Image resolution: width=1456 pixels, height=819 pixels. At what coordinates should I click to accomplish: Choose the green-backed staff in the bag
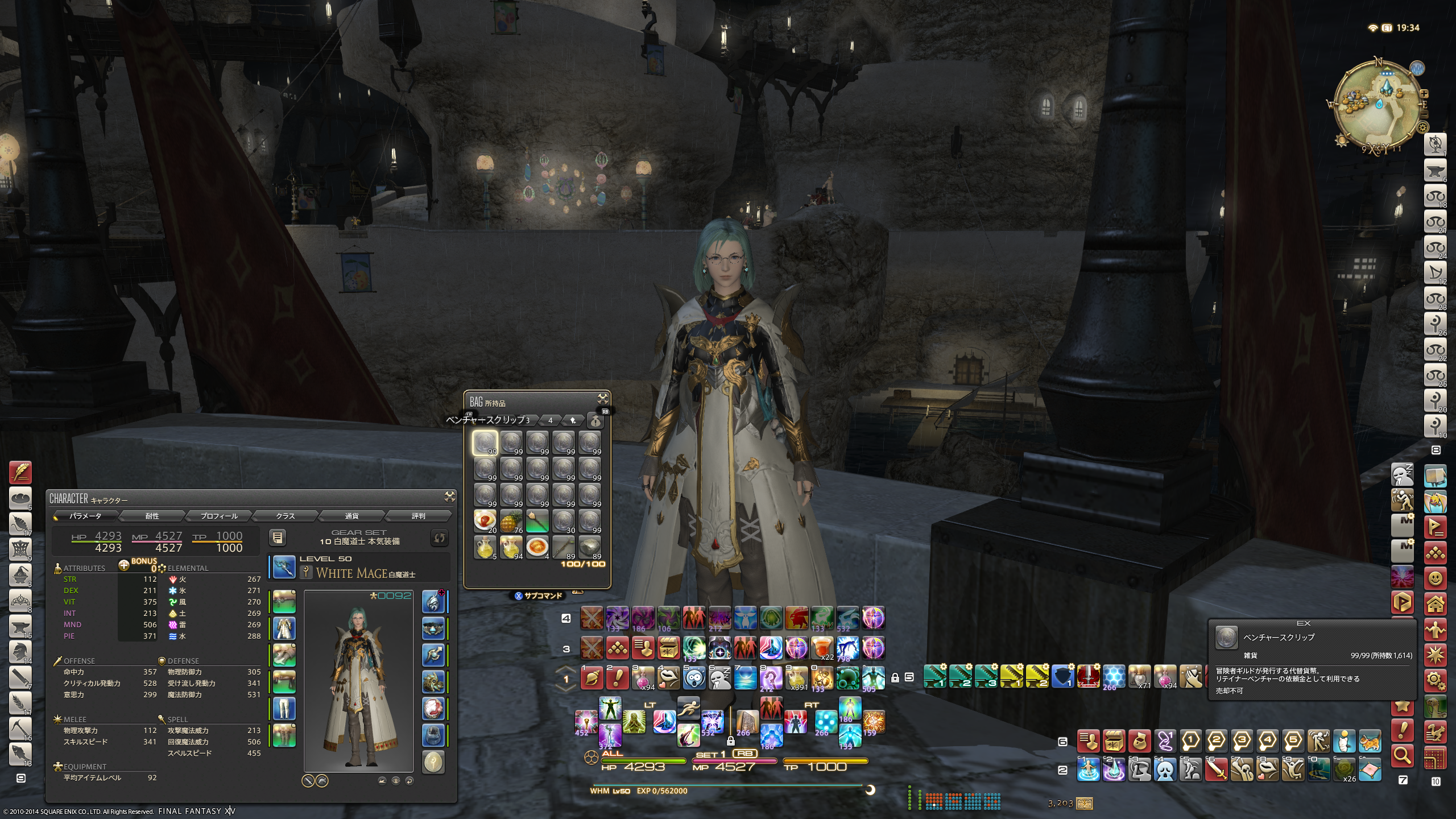click(x=537, y=521)
